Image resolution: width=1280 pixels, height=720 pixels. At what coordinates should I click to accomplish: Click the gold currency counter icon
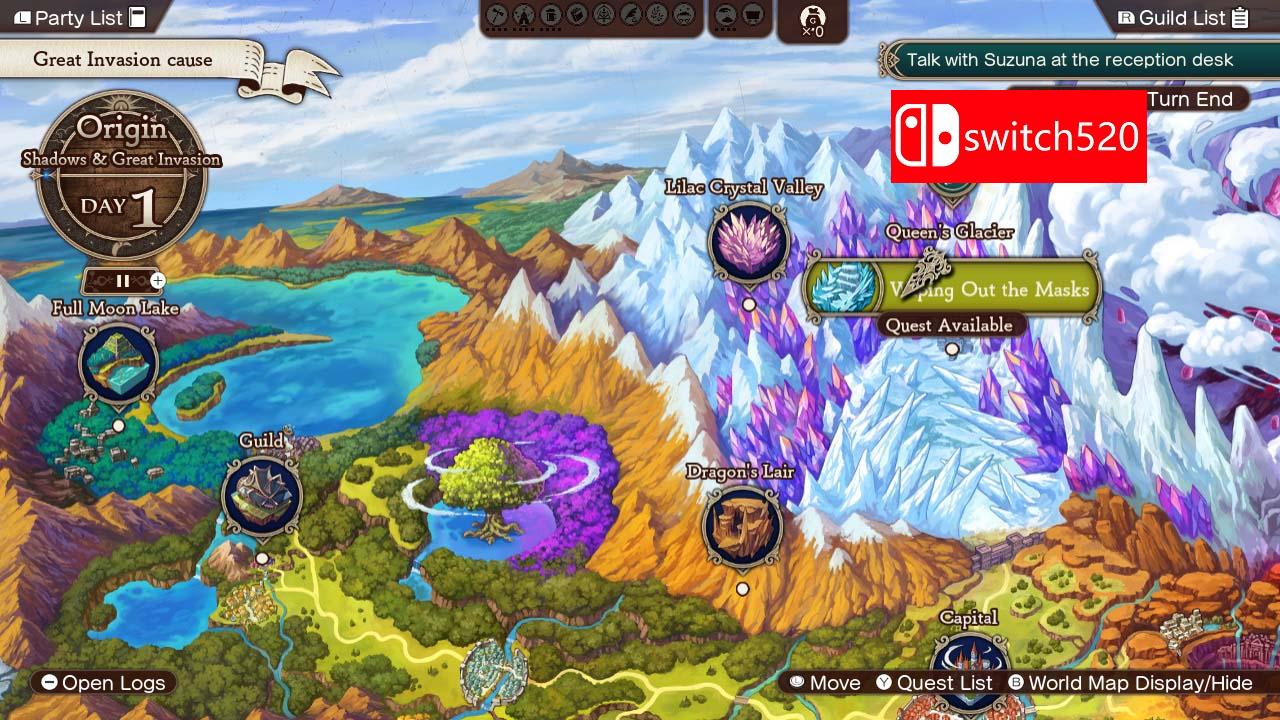tap(812, 20)
